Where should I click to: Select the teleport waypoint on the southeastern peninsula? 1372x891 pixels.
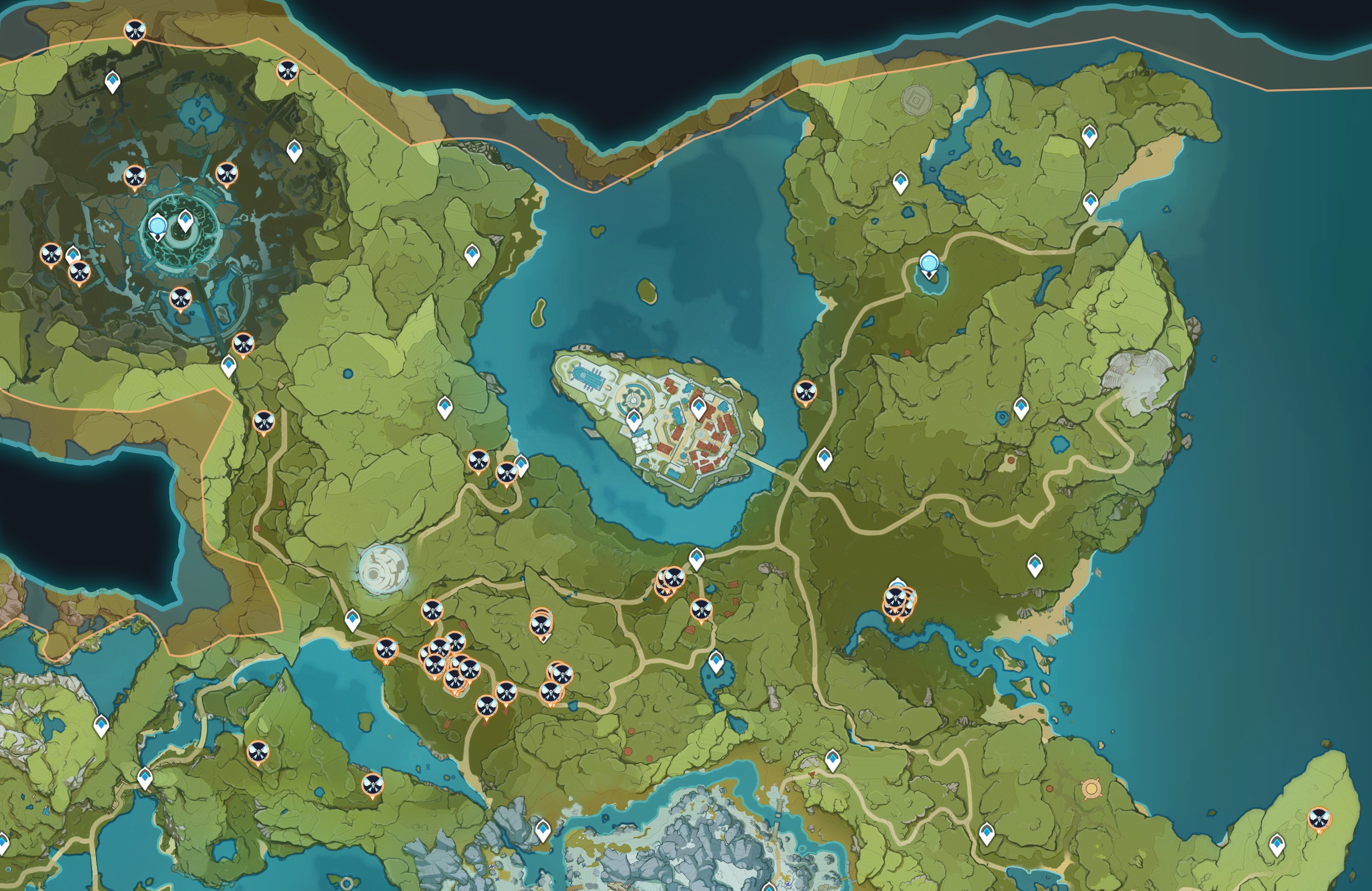(x=1277, y=845)
